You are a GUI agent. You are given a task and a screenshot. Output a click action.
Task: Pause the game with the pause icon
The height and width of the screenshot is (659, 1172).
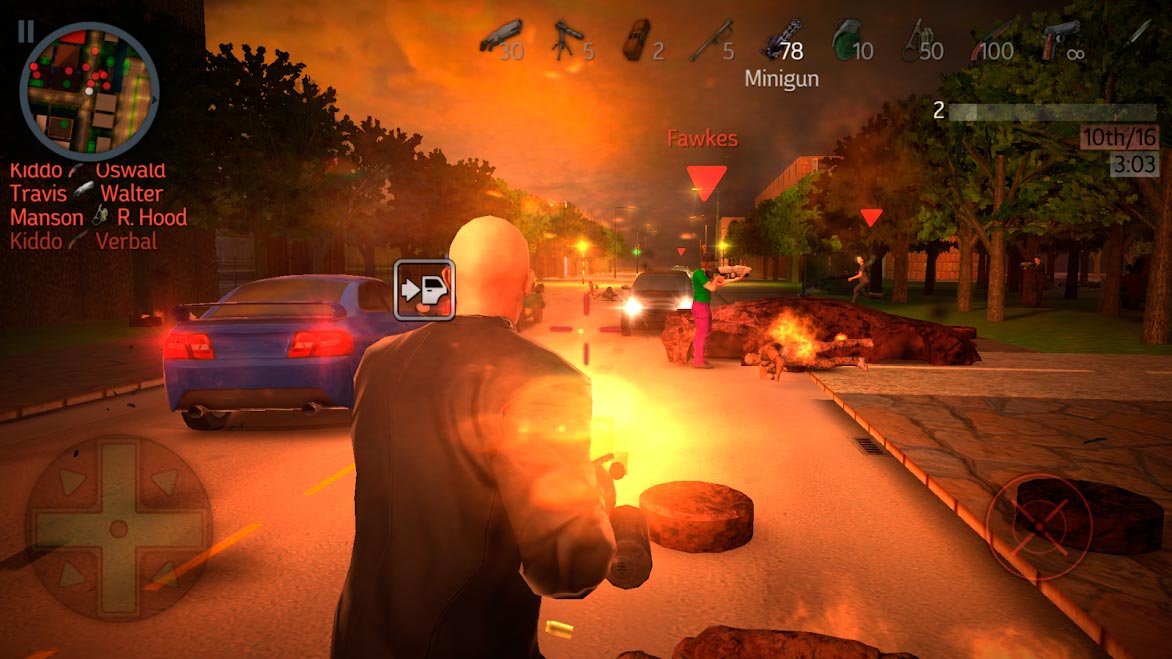[x=24, y=31]
